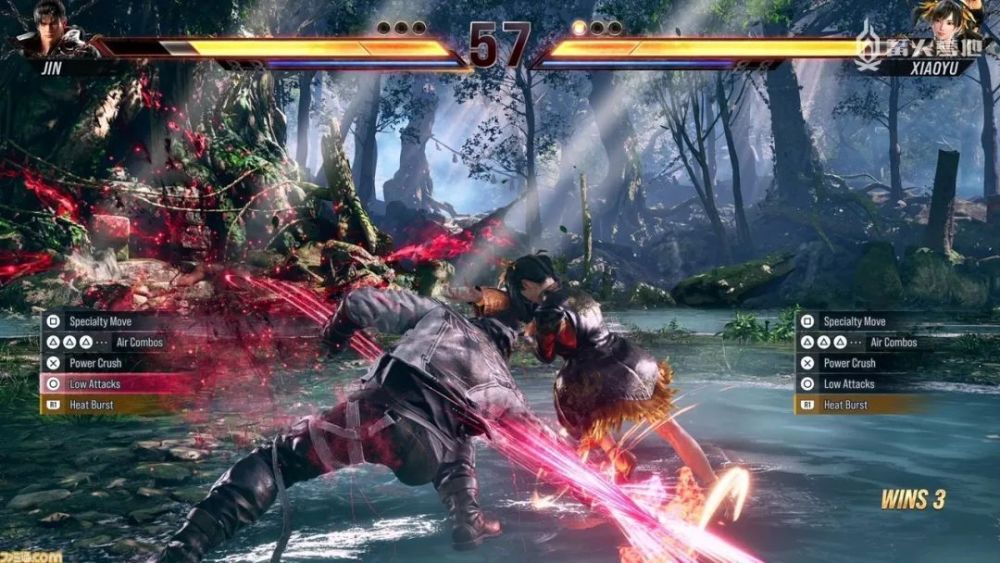Select Jin's character portrait

coord(50,26)
